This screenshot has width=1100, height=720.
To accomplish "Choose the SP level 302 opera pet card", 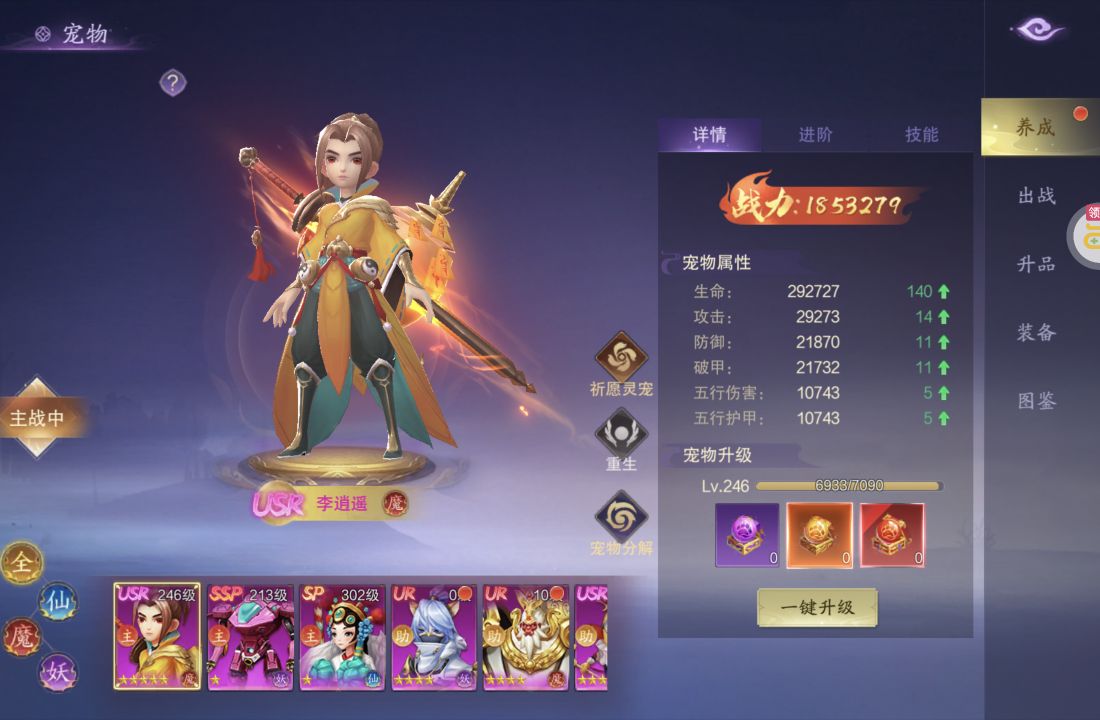I will 341,637.
